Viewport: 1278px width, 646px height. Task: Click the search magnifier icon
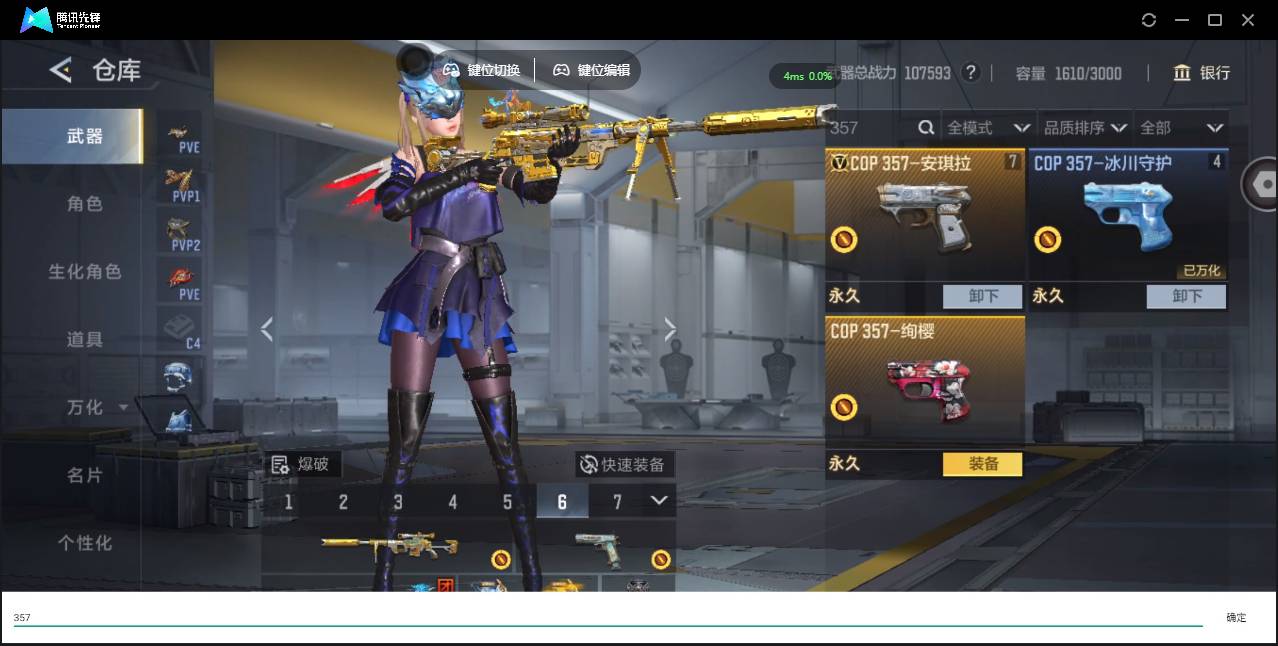926,128
